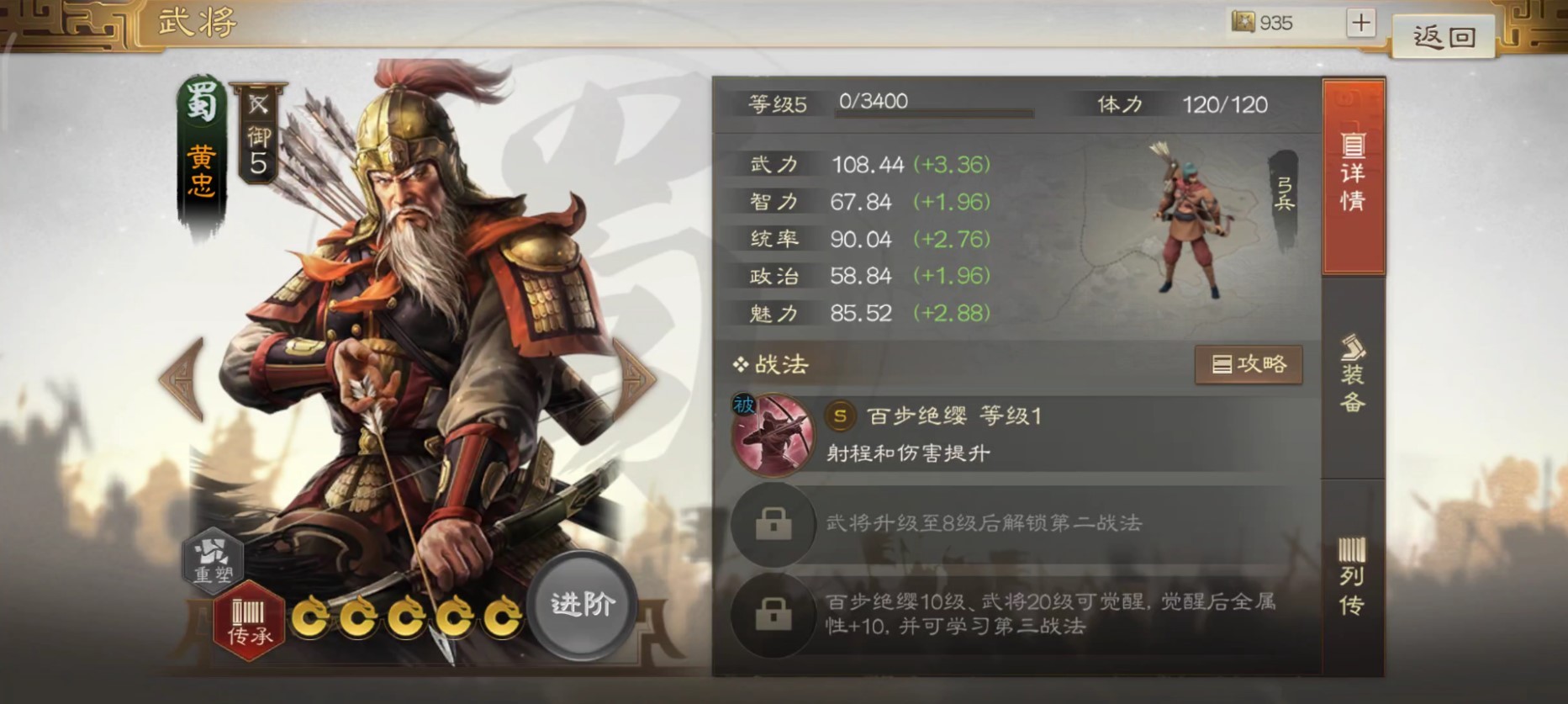Open the 攻略 strategy guide
This screenshot has width=1568, height=704.
click(x=1249, y=364)
